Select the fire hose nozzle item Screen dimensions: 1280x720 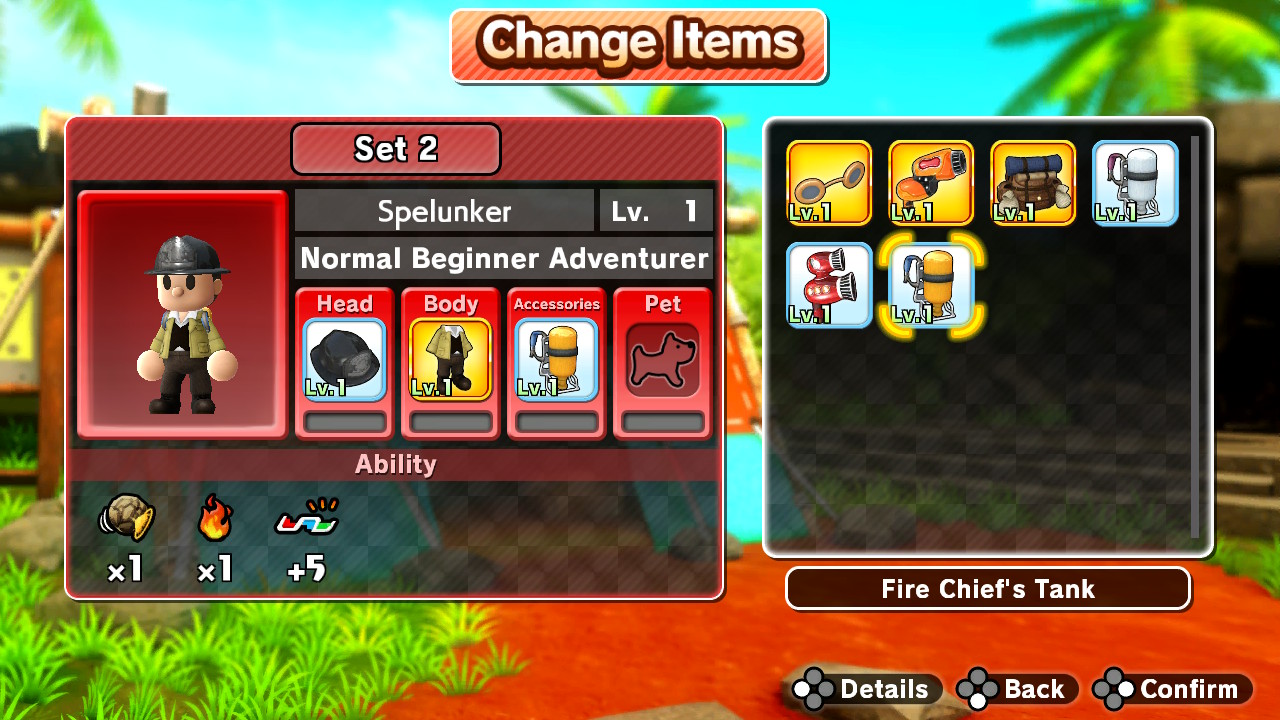click(x=930, y=183)
